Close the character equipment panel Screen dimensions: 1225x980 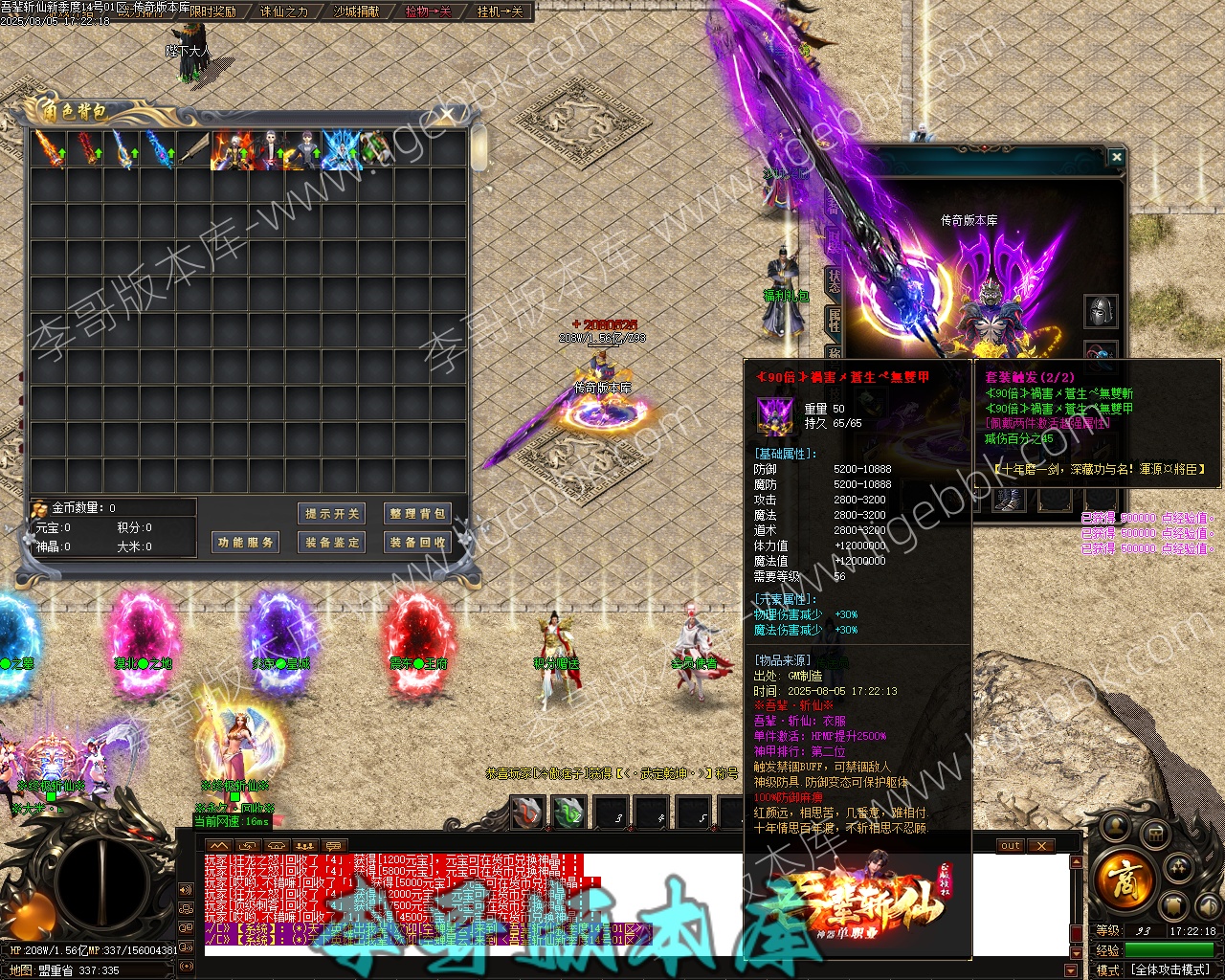1116,156
